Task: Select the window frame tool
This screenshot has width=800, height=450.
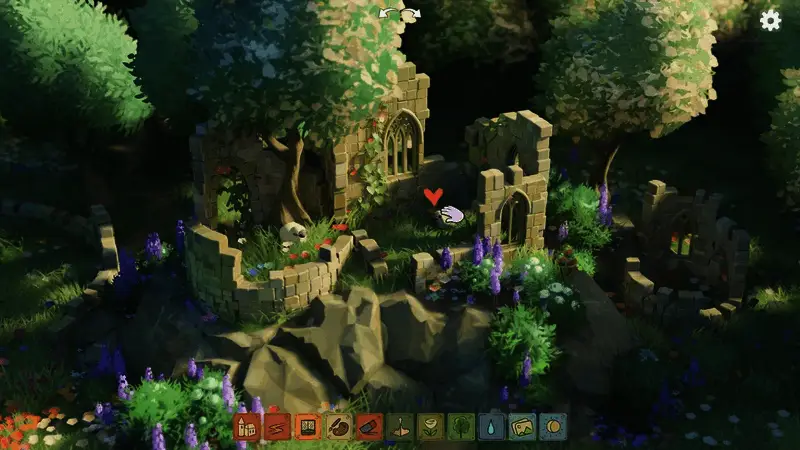Action: [x=308, y=427]
